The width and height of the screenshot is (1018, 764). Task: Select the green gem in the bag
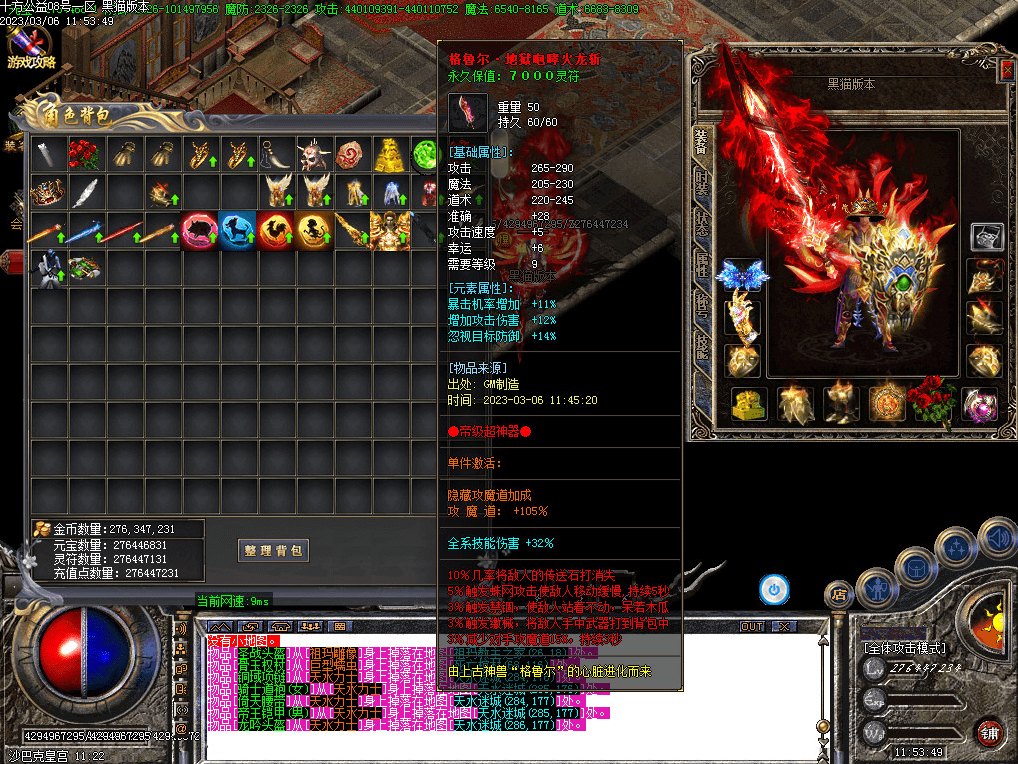click(x=426, y=155)
